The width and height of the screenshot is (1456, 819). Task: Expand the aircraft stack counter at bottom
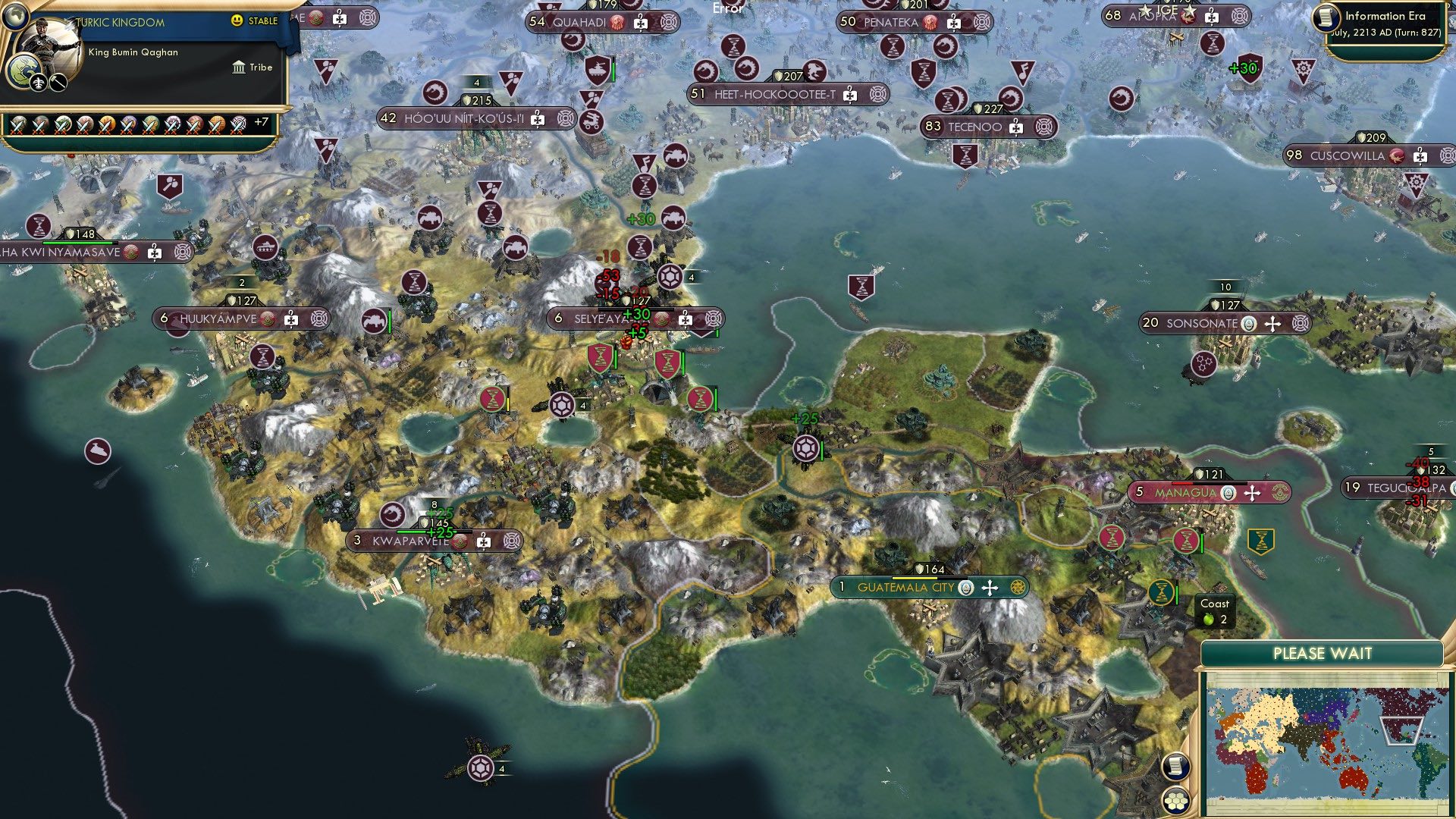pos(501,768)
